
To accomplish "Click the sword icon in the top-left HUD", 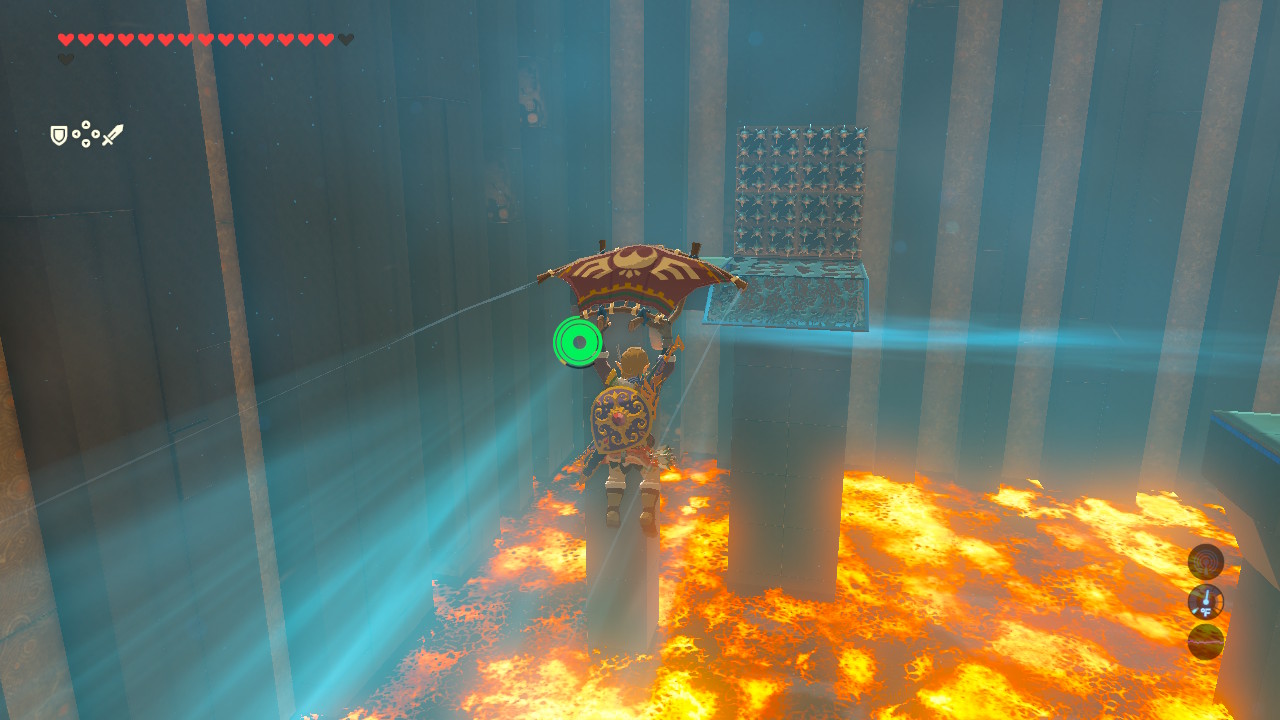I will (x=113, y=134).
